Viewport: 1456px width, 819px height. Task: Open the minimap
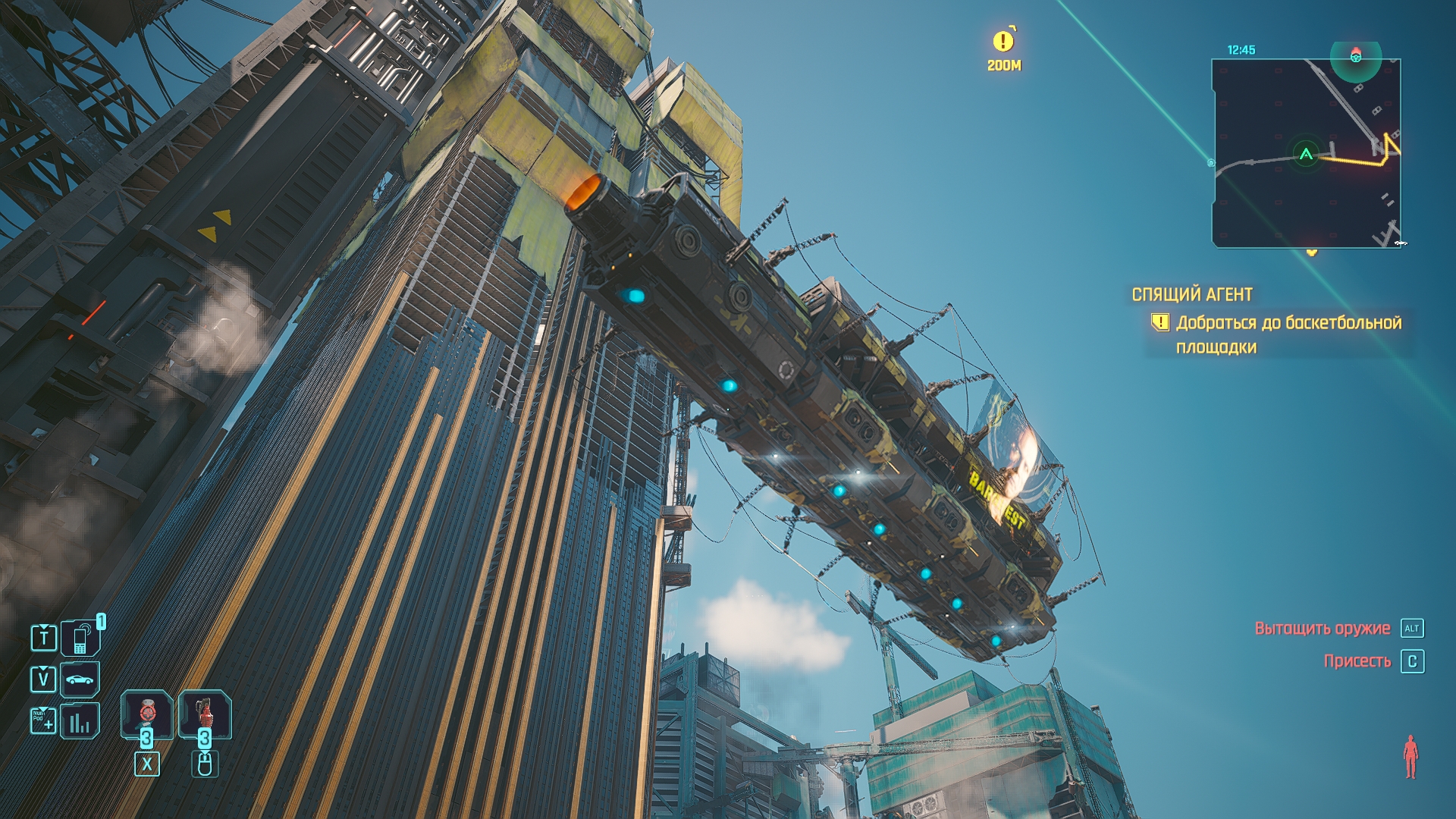pos(1306,153)
